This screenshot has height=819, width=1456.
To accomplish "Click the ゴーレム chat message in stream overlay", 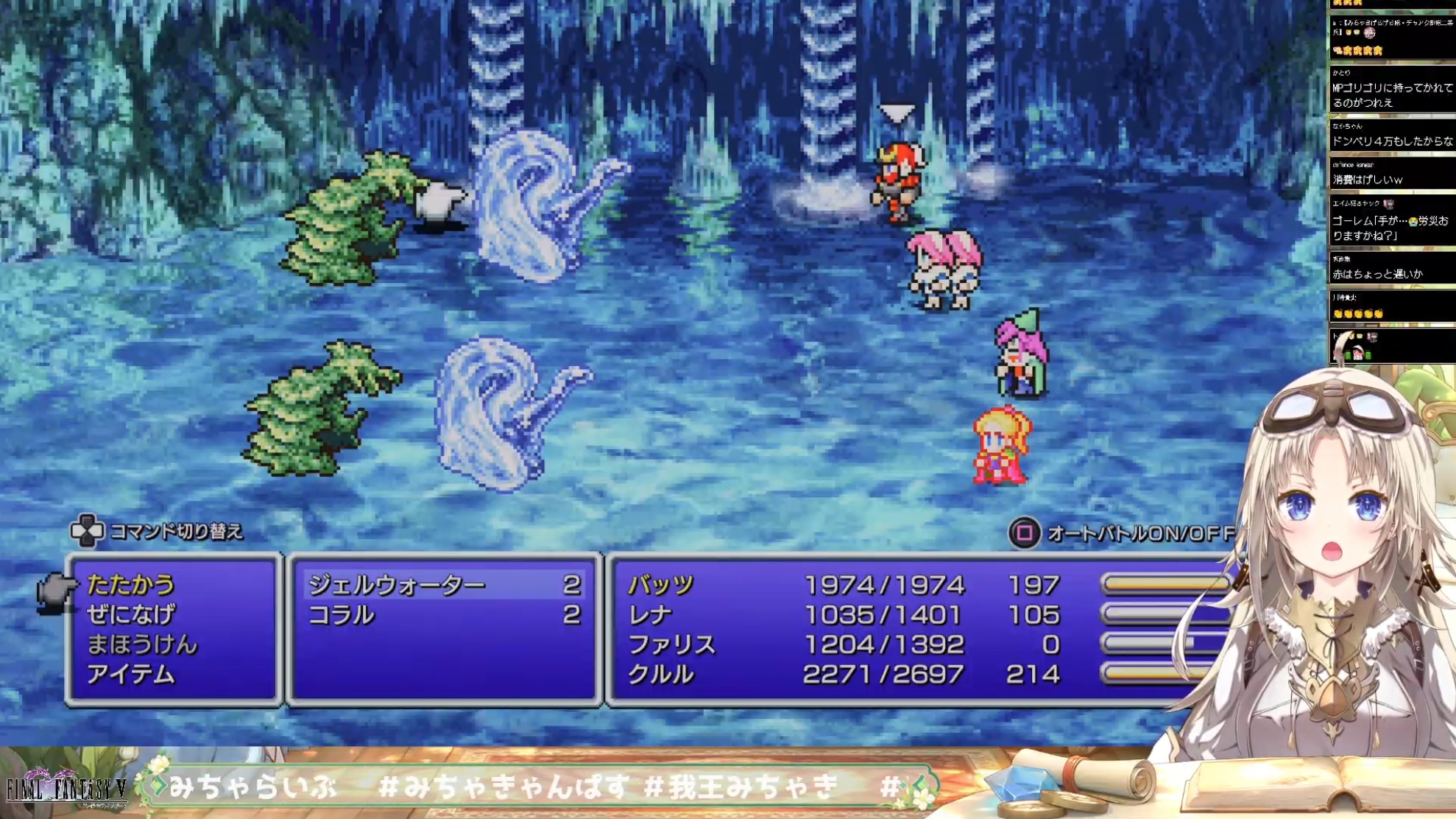I will [1390, 228].
